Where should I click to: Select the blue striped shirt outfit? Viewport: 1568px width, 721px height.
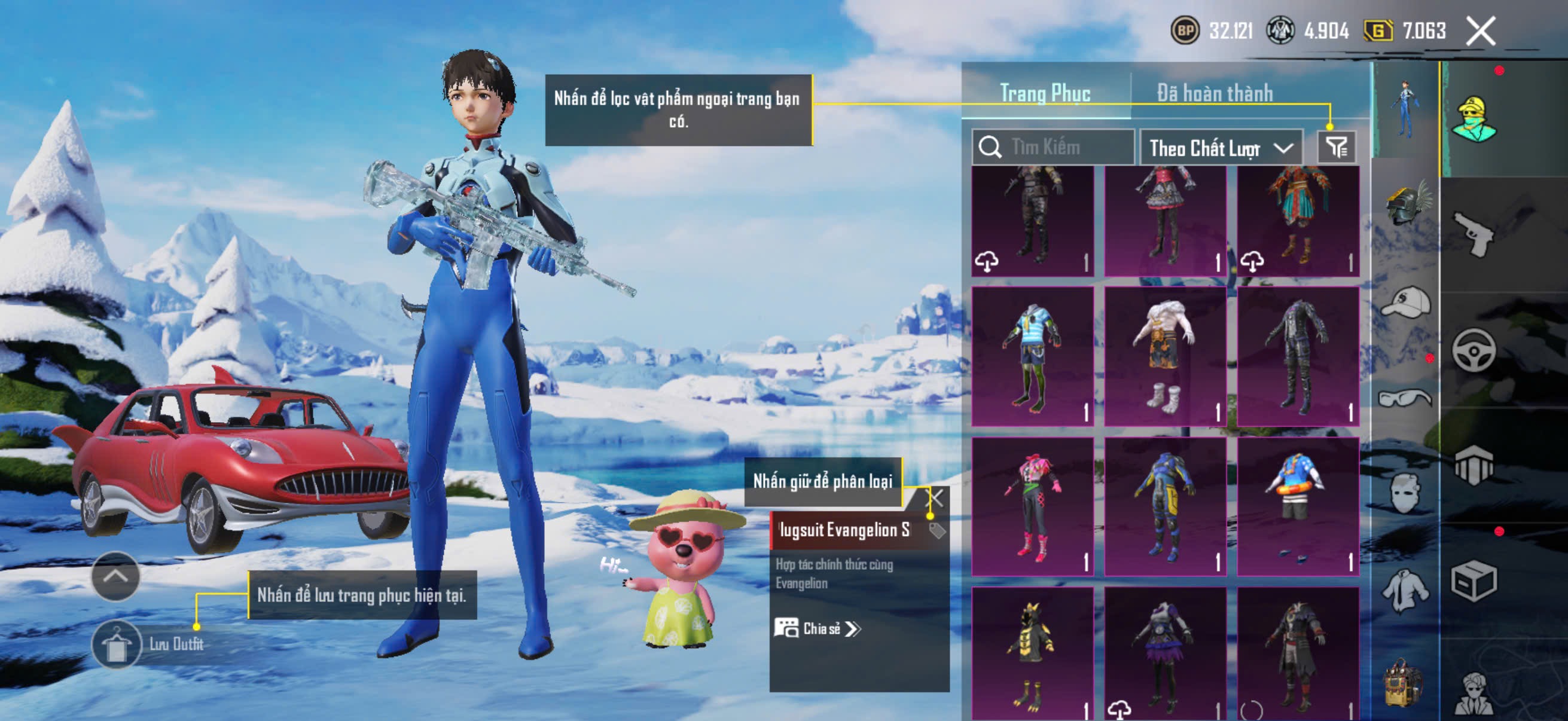[1032, 356]
